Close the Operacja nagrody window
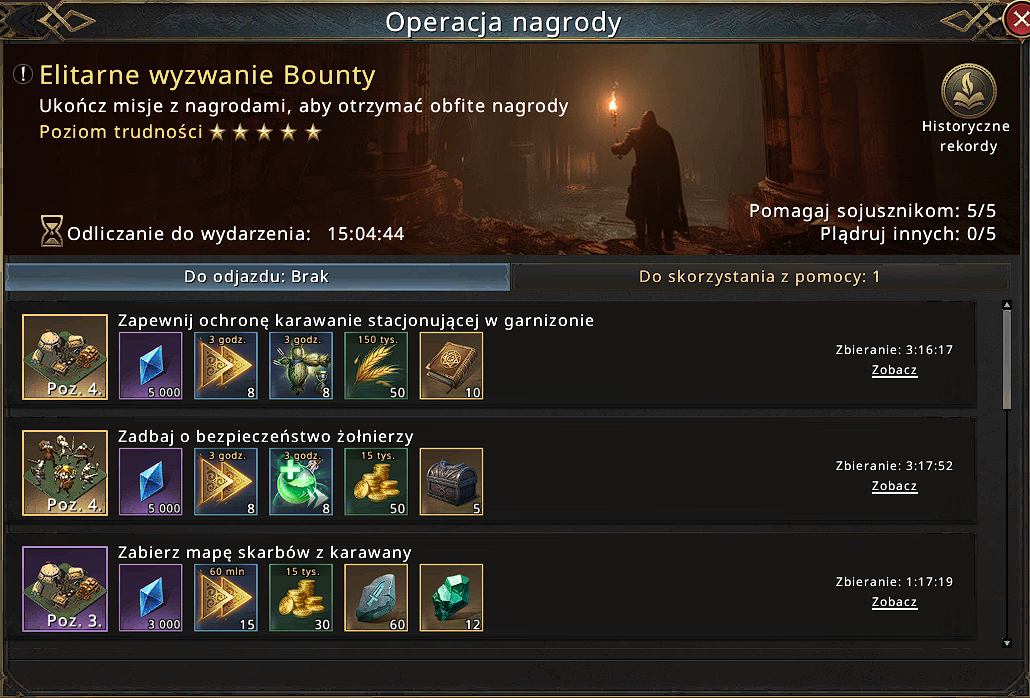The height and width of the screenshot is (698, 1030). pyautogui.click(x=1017, y=20)
